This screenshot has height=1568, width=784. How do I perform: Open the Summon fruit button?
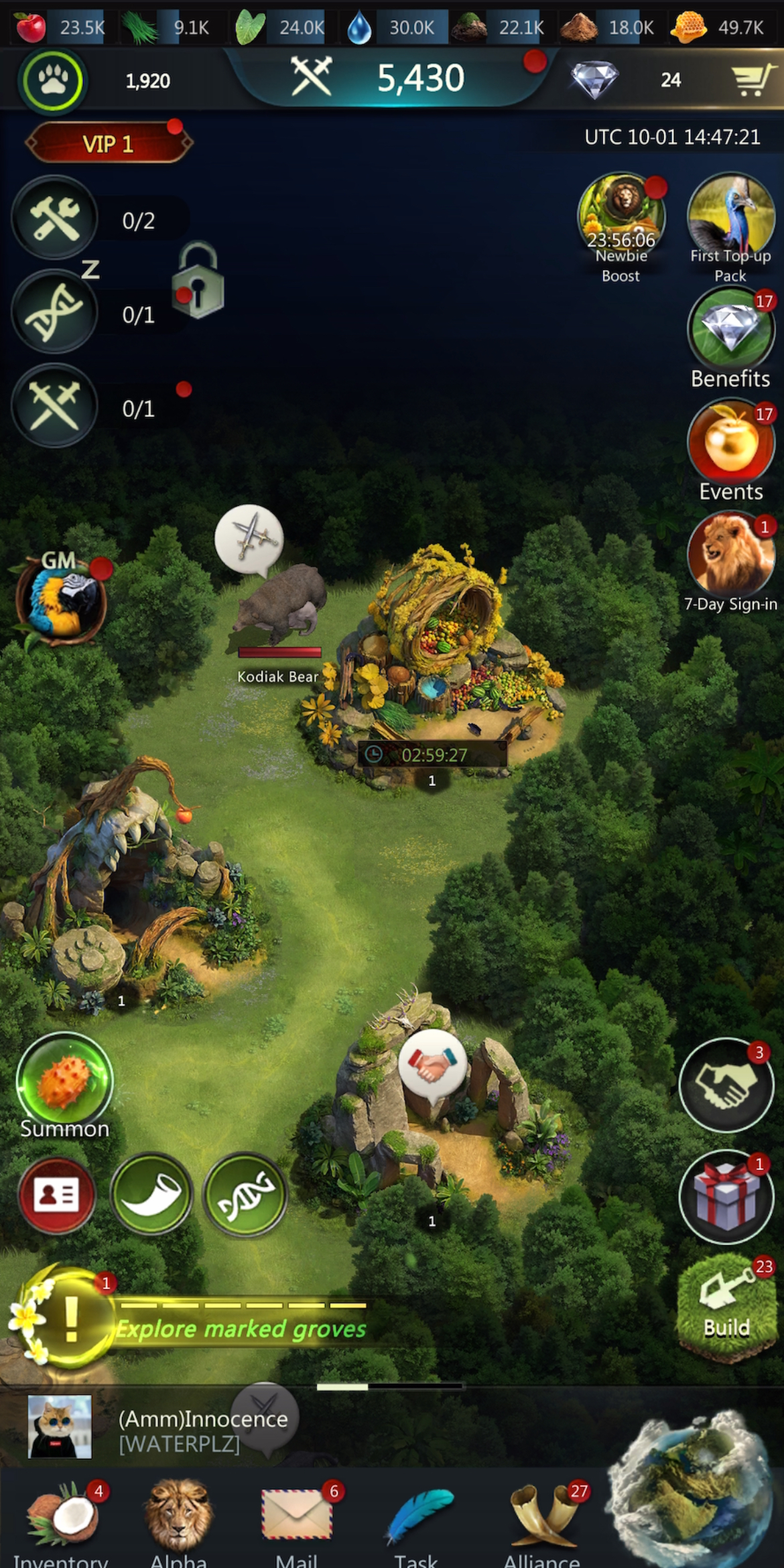(64, 1080)
